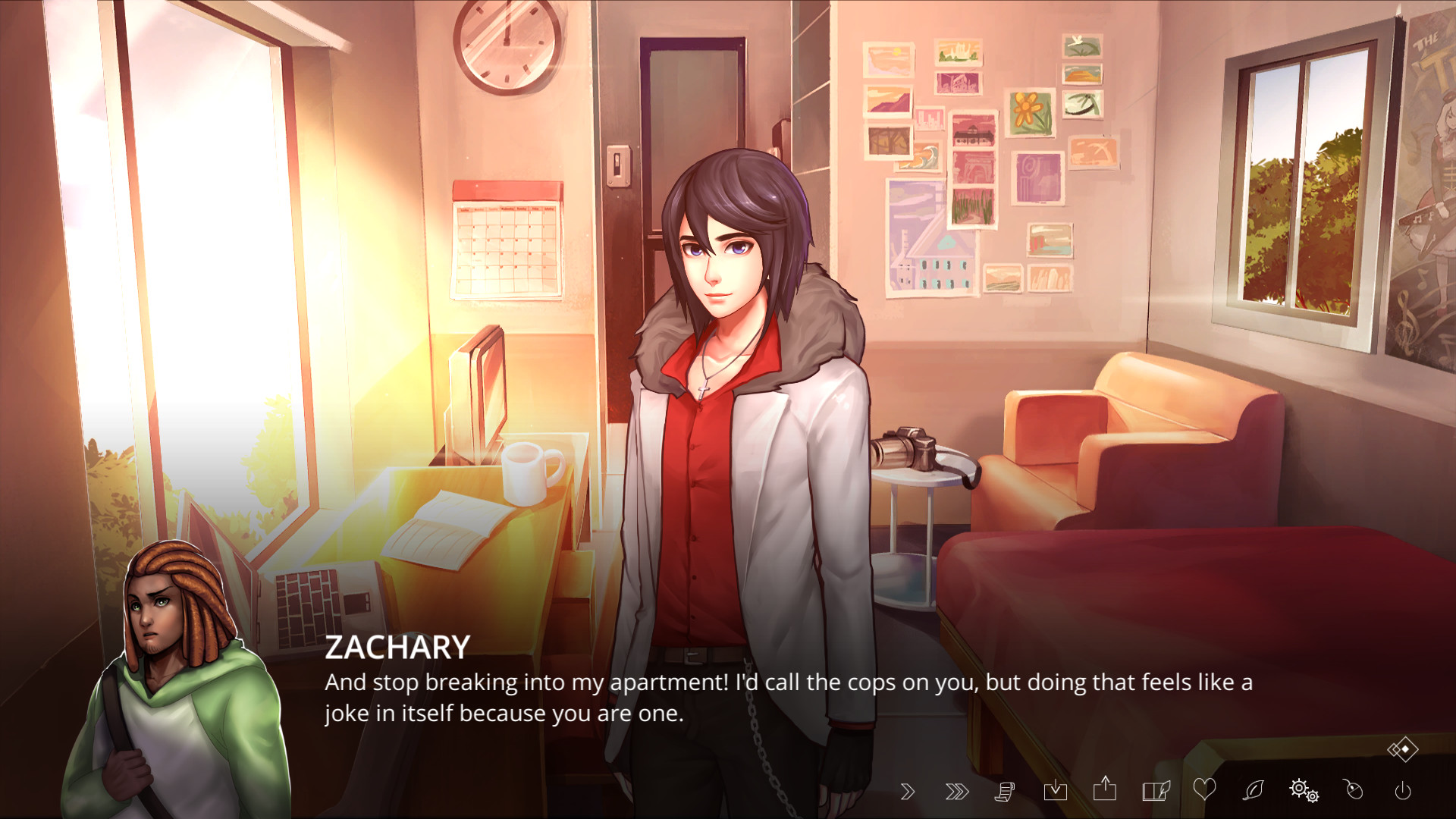Viewport: 1456px width, 819px height.
Task: Open settings via the gears icon
Action: (1304, 790)
